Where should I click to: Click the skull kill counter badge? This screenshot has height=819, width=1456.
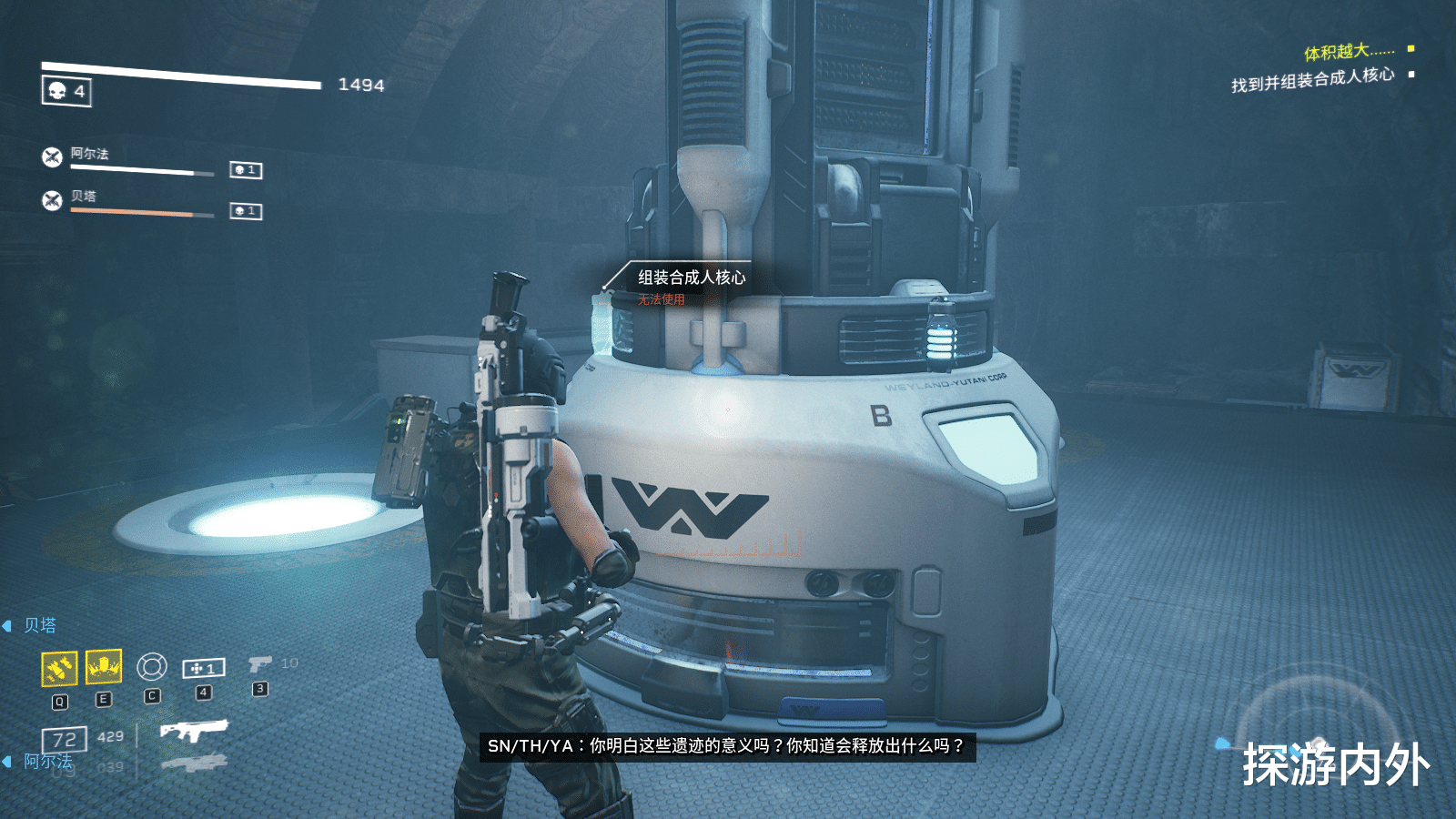66,91
